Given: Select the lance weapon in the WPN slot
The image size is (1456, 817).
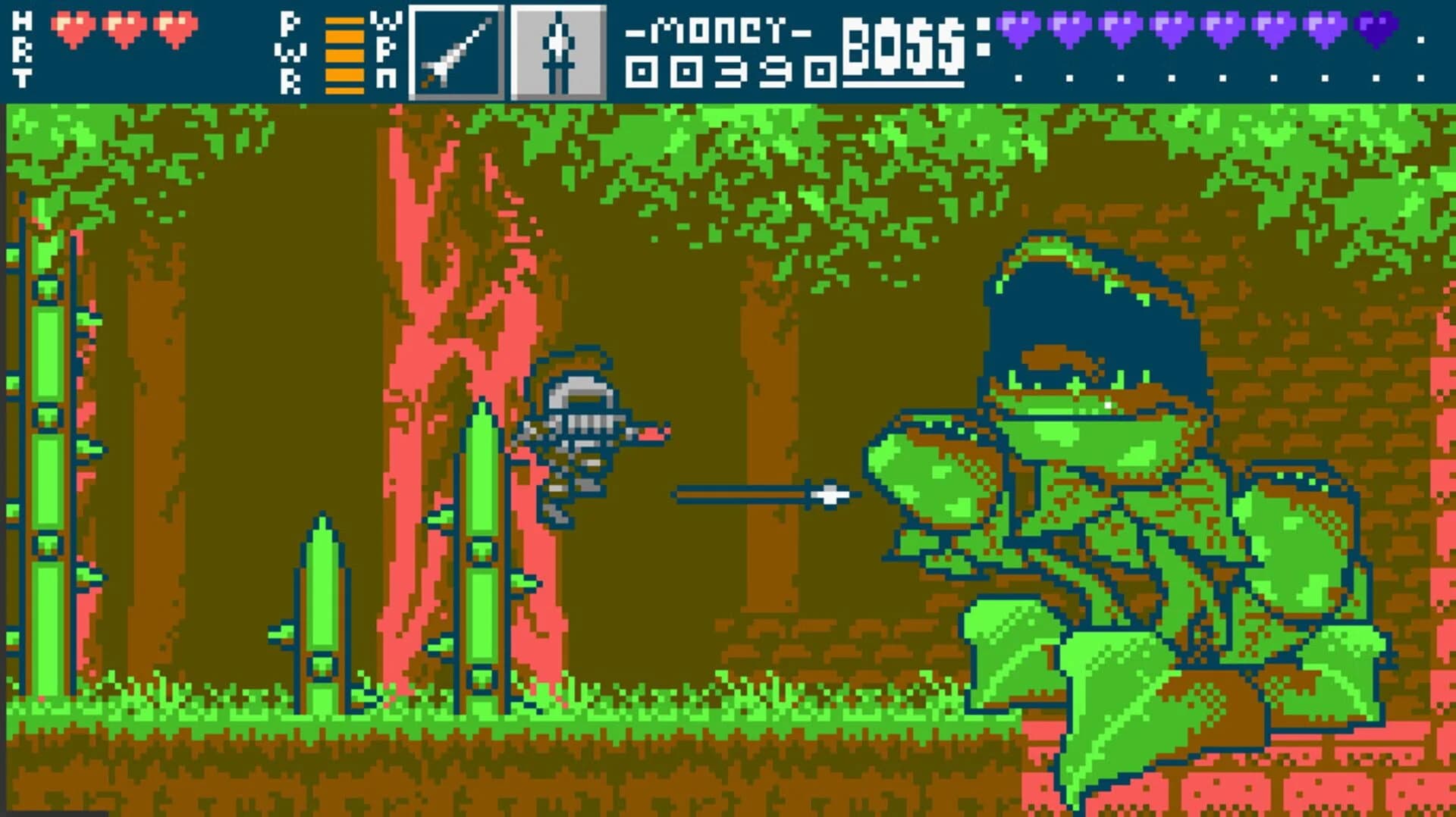Looking at the screenshot, I should coord(455,51).
